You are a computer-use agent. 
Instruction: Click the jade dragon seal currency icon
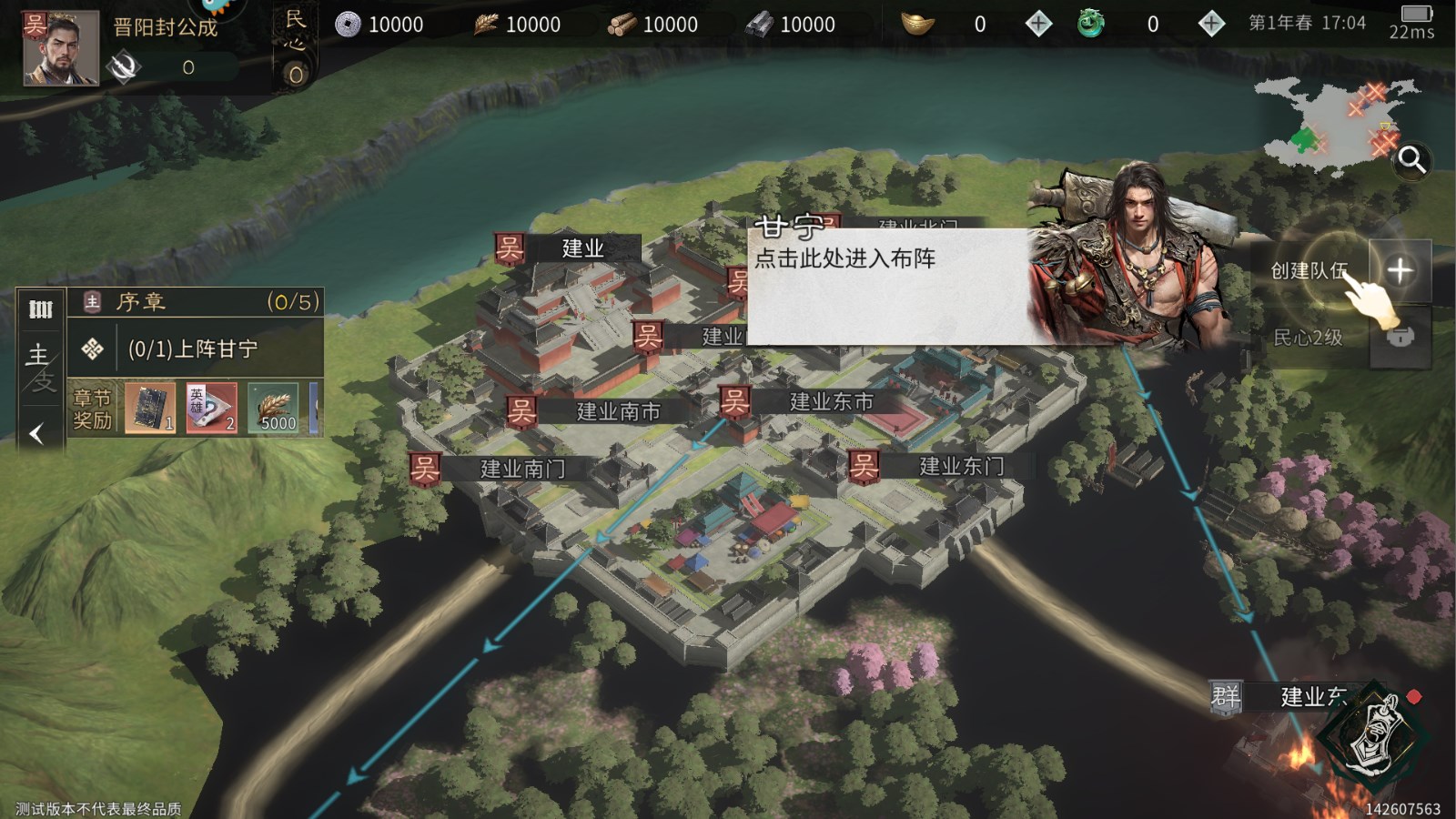tap(1090, 24)
